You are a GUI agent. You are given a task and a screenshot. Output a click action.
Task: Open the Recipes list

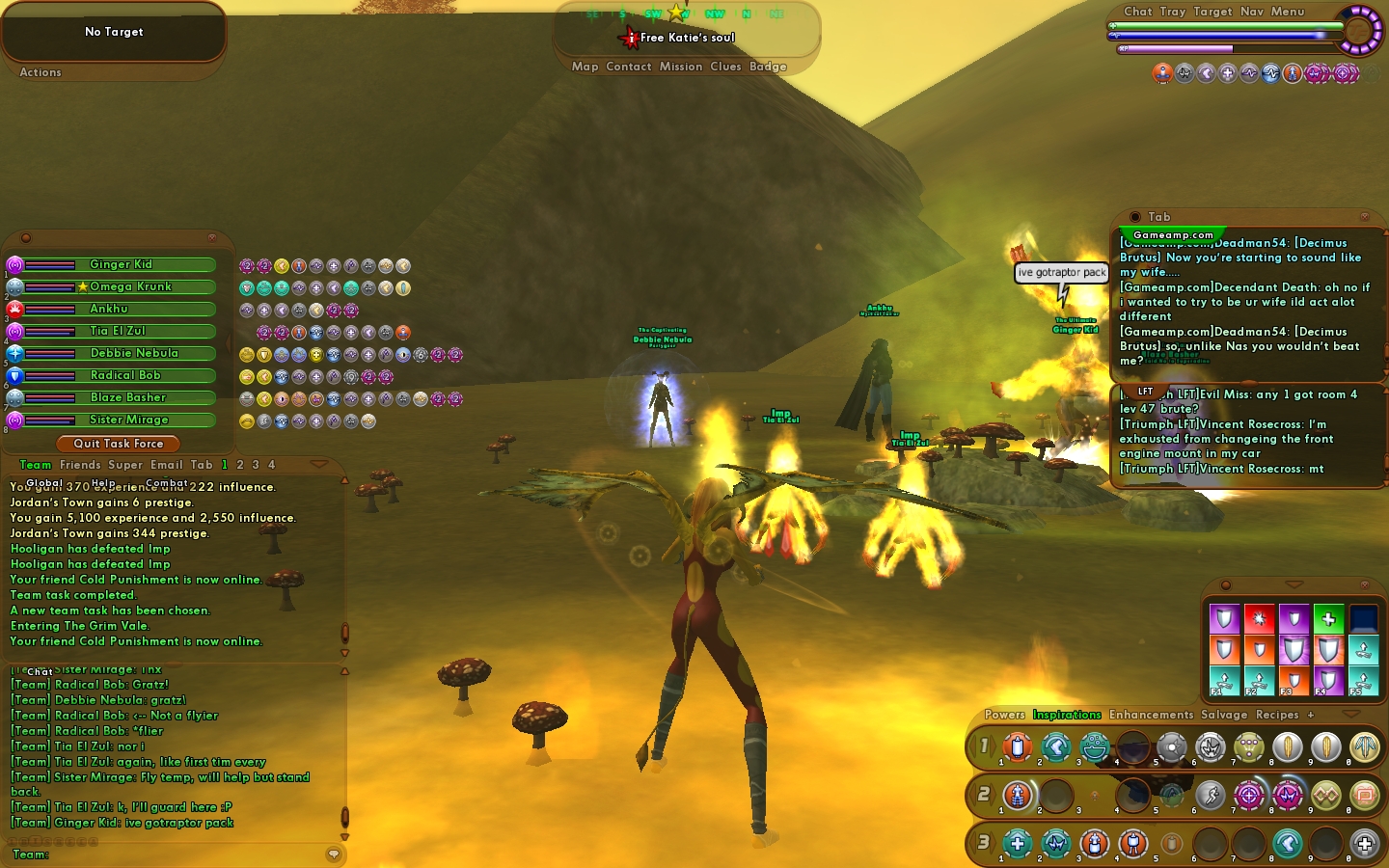coord(1277,715)
